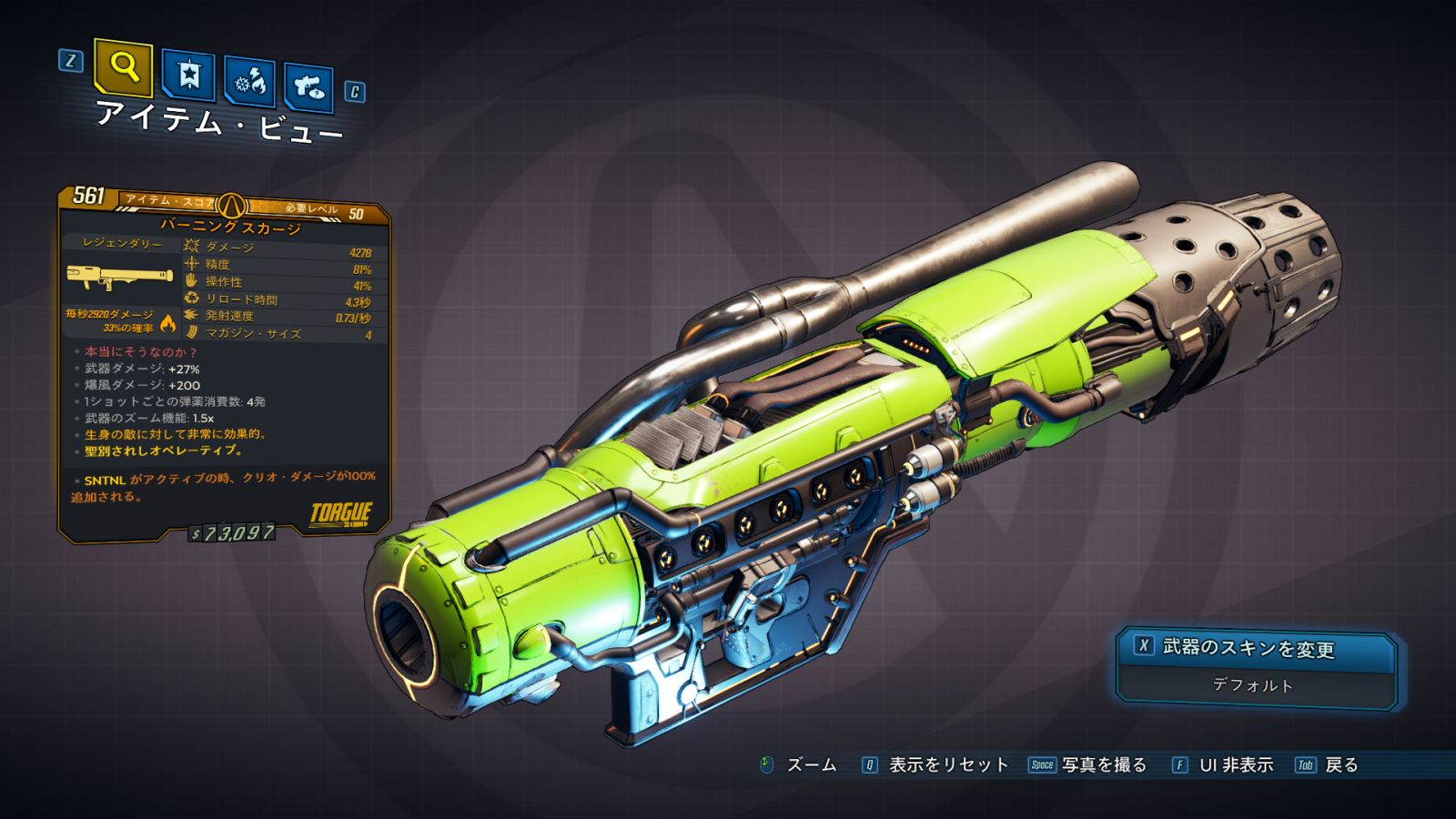1456x819 pixels.
Task: Switch to the gun with question mark tab
Action: 308,87
